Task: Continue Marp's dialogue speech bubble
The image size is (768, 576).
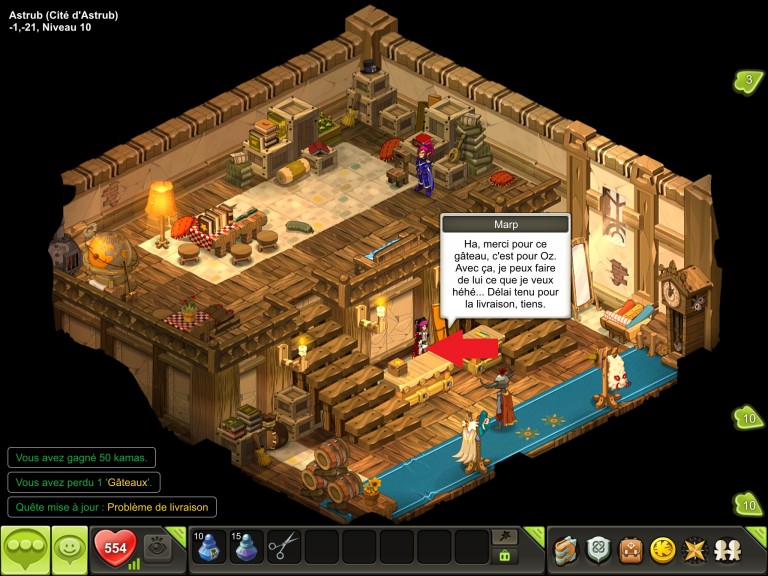Action: [x=505, y=275]
